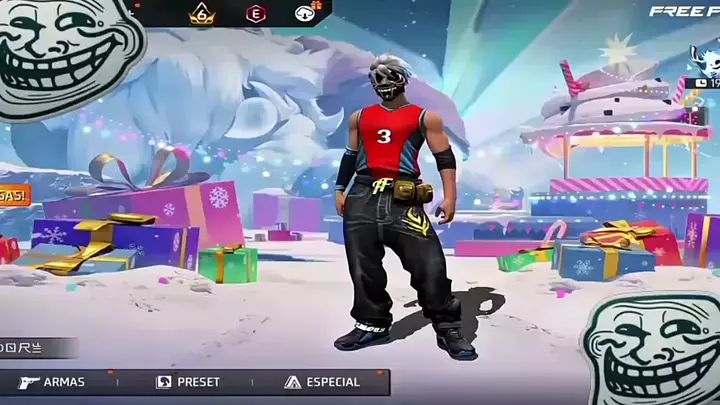Screen dimensions: 720x405
Task: Click the red E badge icon
Action: pos(255,14)
